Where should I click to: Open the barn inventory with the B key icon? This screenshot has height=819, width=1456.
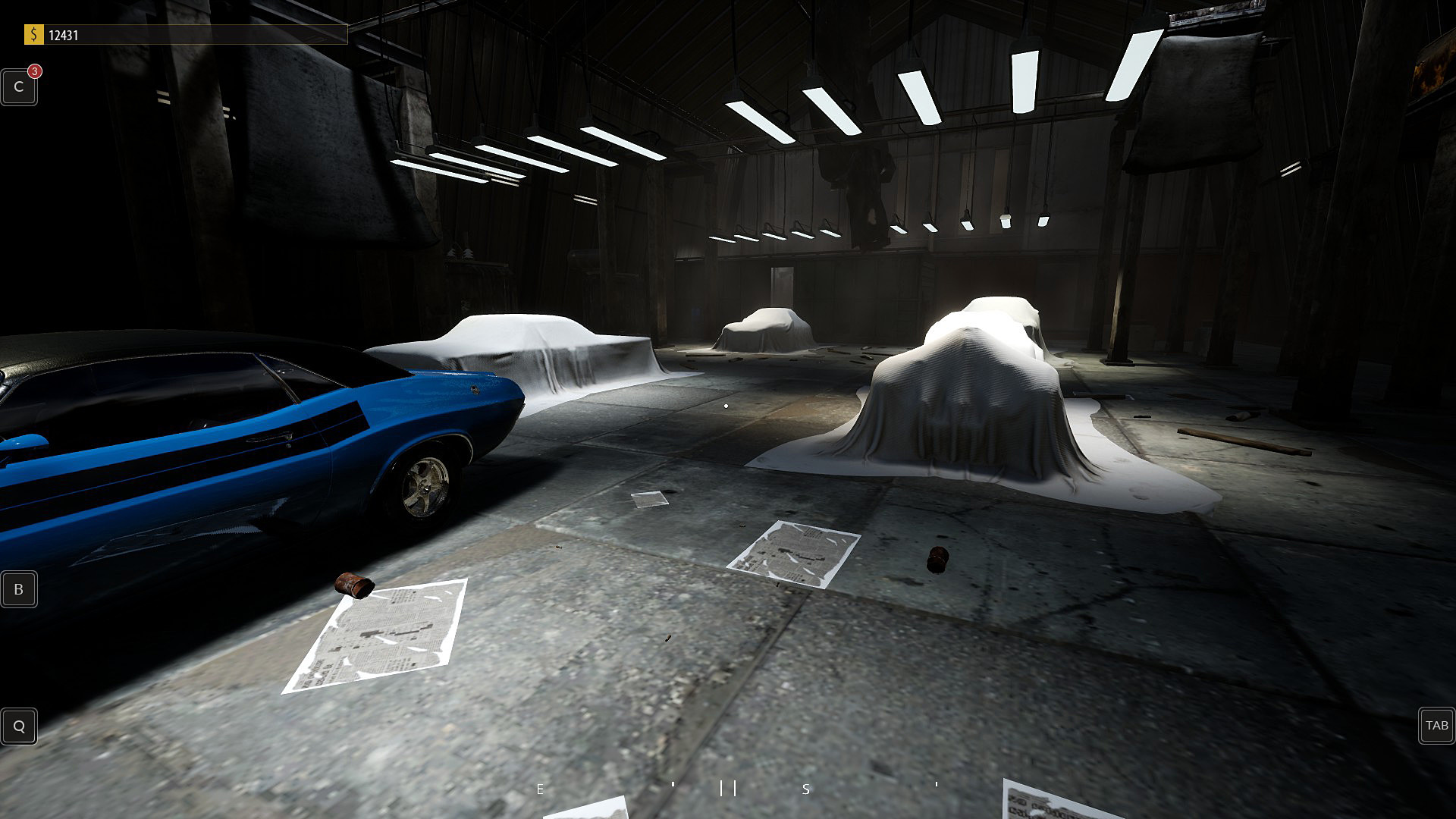(18, 589)
